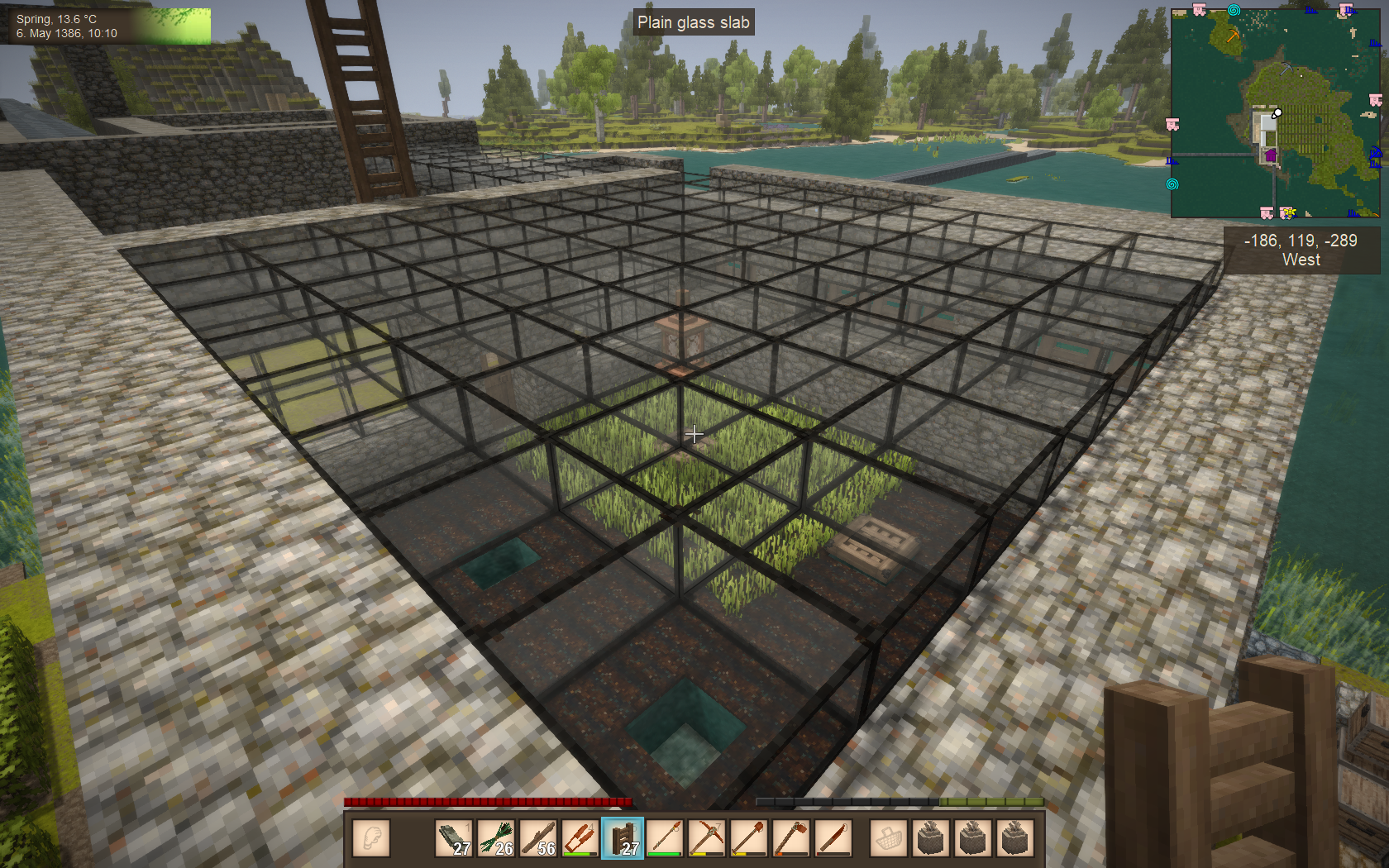Select the highlighted ladder hotbar slot
1389x868 pixels.
623,838
